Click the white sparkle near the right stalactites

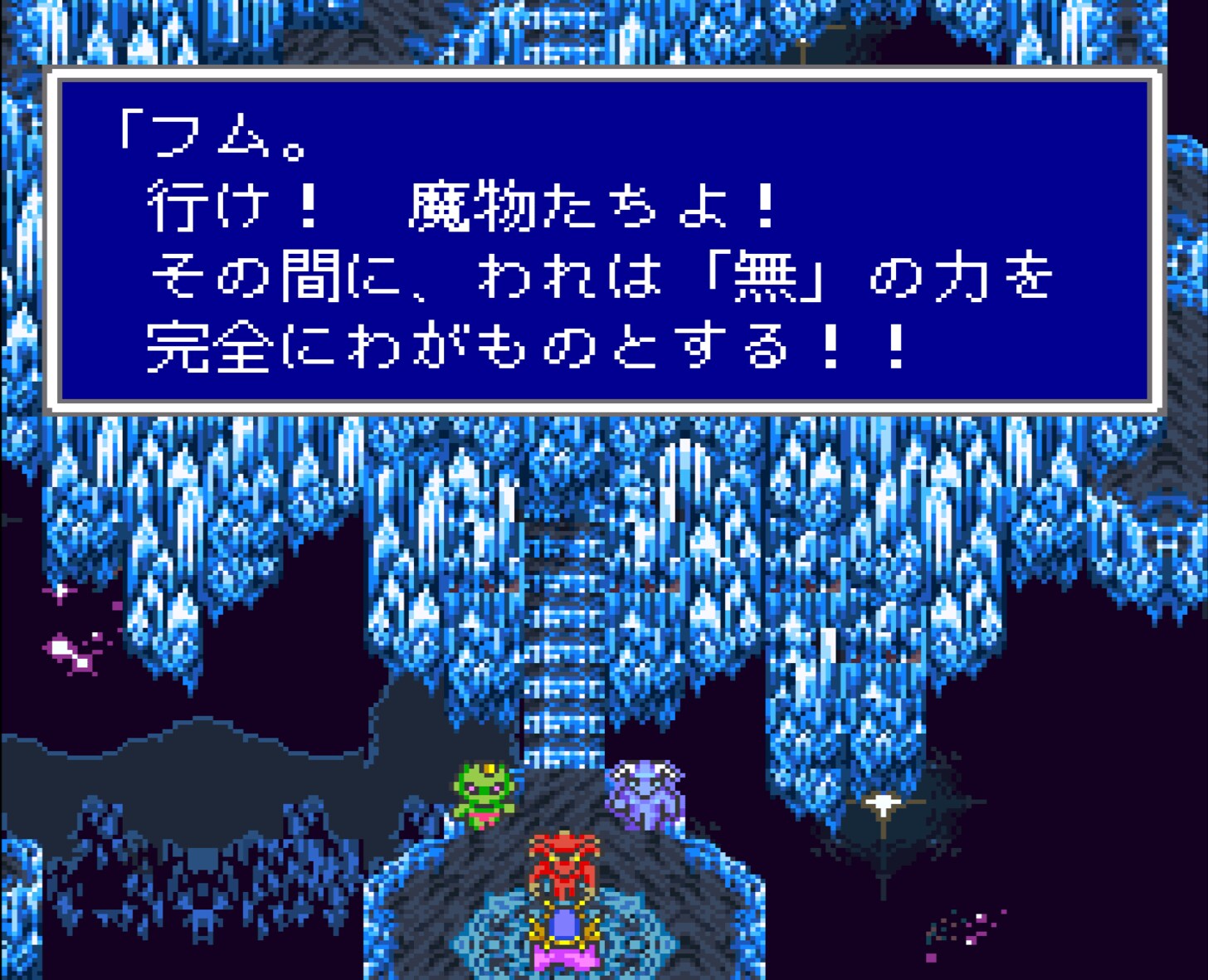click(x=882, y=801)
